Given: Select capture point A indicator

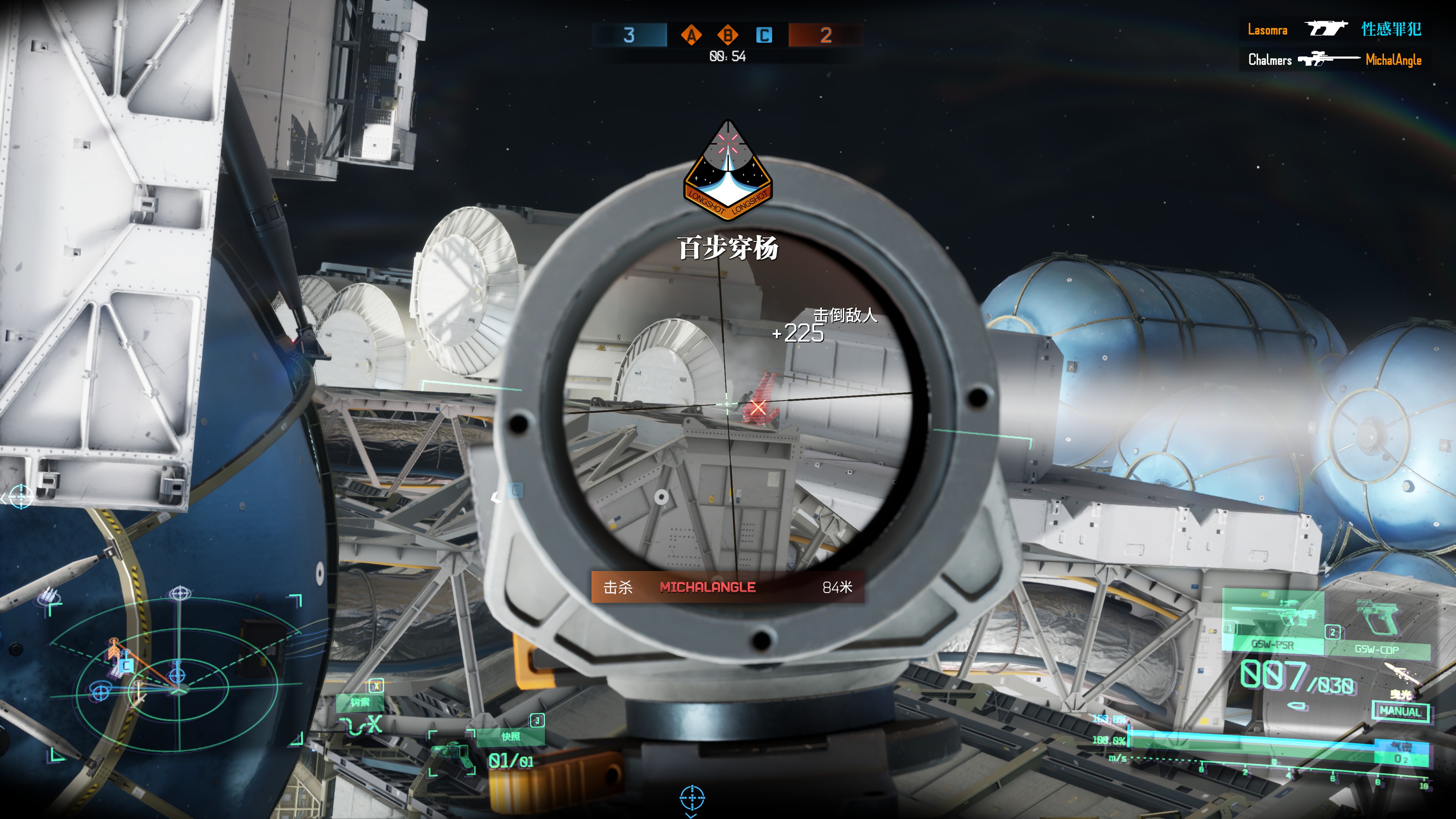Looking at the screenshot, I should point(691,35).
